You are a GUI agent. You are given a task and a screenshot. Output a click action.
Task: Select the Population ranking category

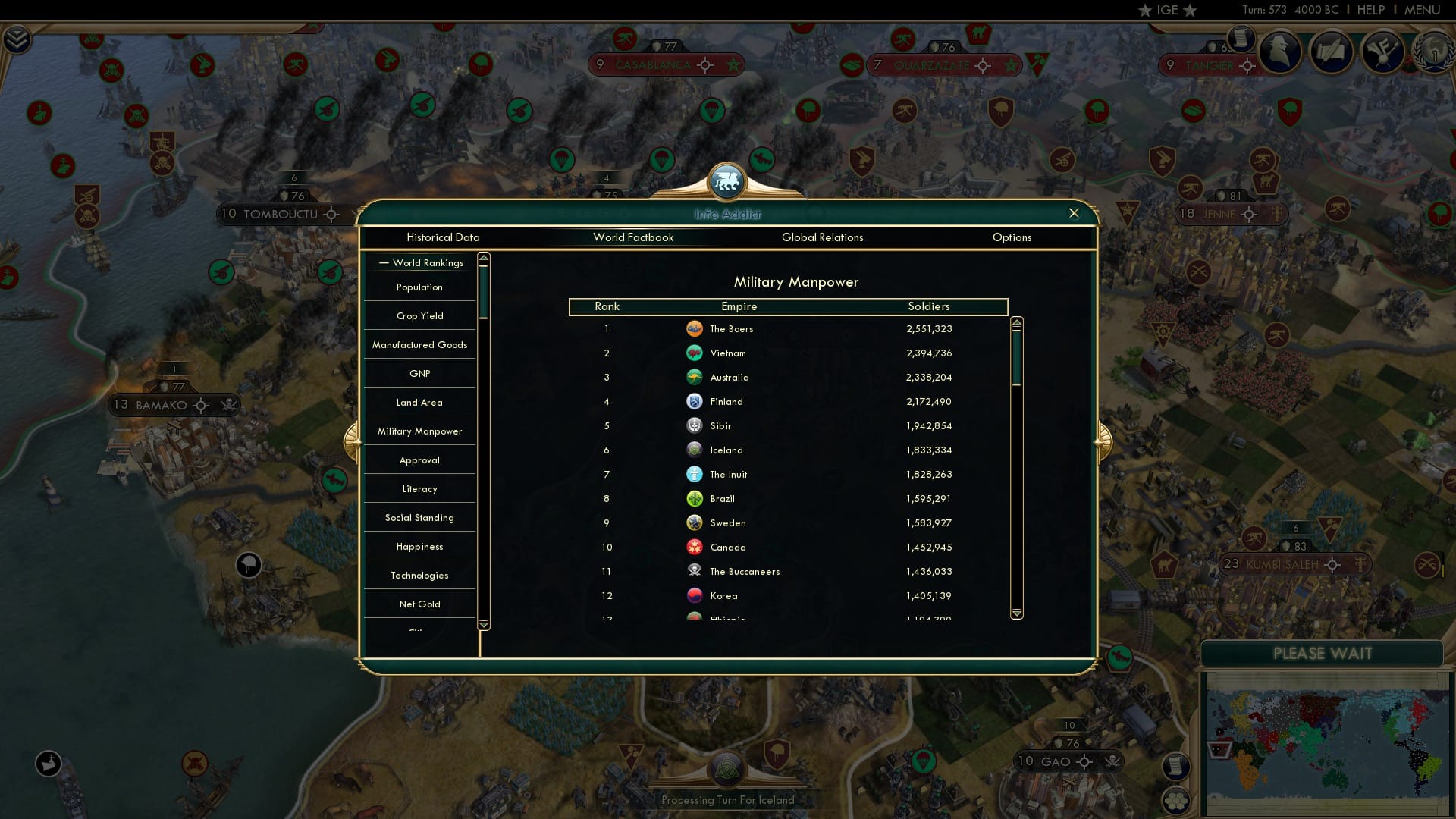click(x=419, y=287)
